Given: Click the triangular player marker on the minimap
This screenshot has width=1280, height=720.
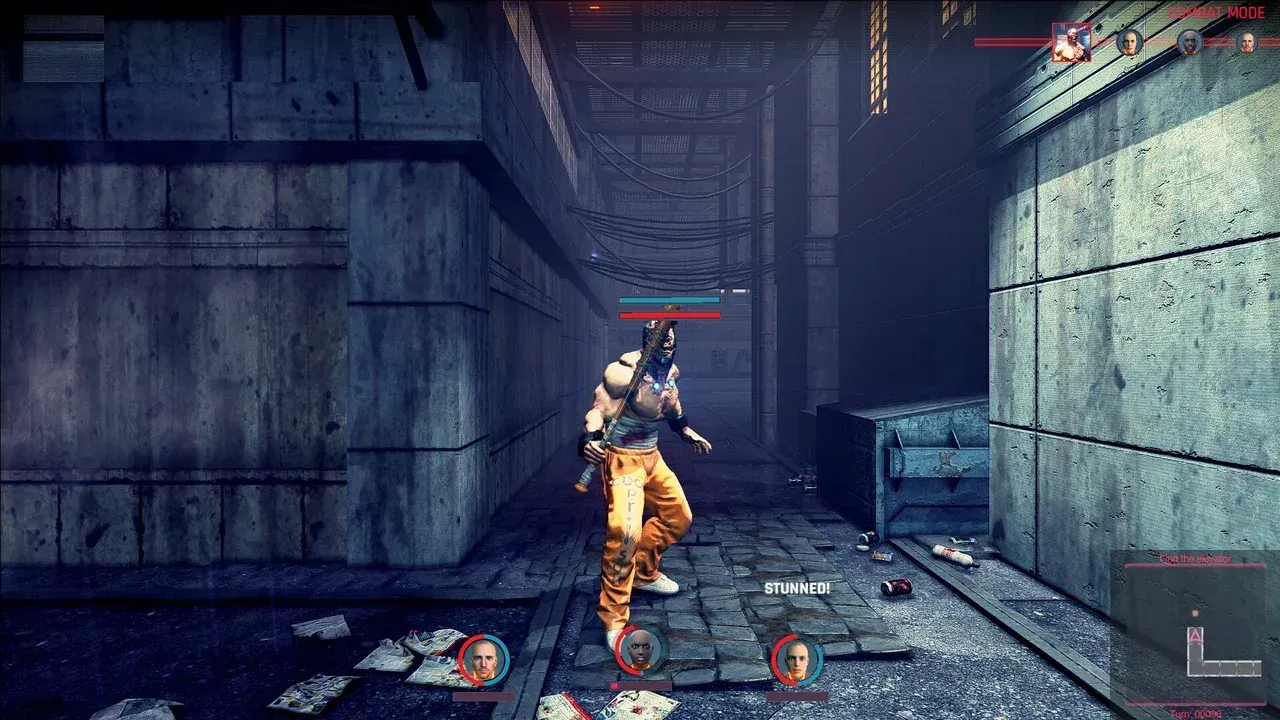Looking at the screenshot, I should point(1195,636).
